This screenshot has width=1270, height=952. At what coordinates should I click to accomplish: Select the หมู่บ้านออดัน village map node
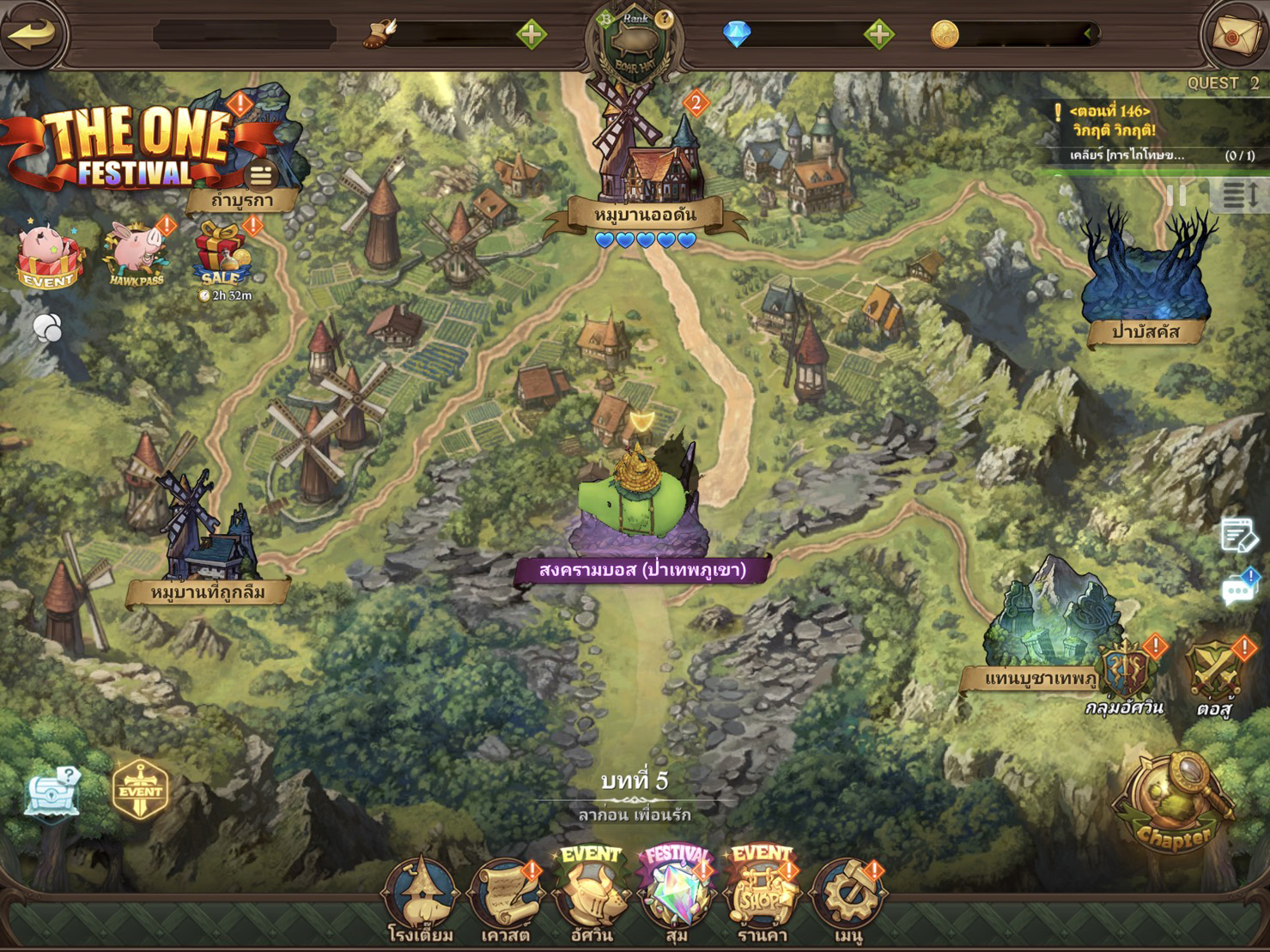[646, 172]
